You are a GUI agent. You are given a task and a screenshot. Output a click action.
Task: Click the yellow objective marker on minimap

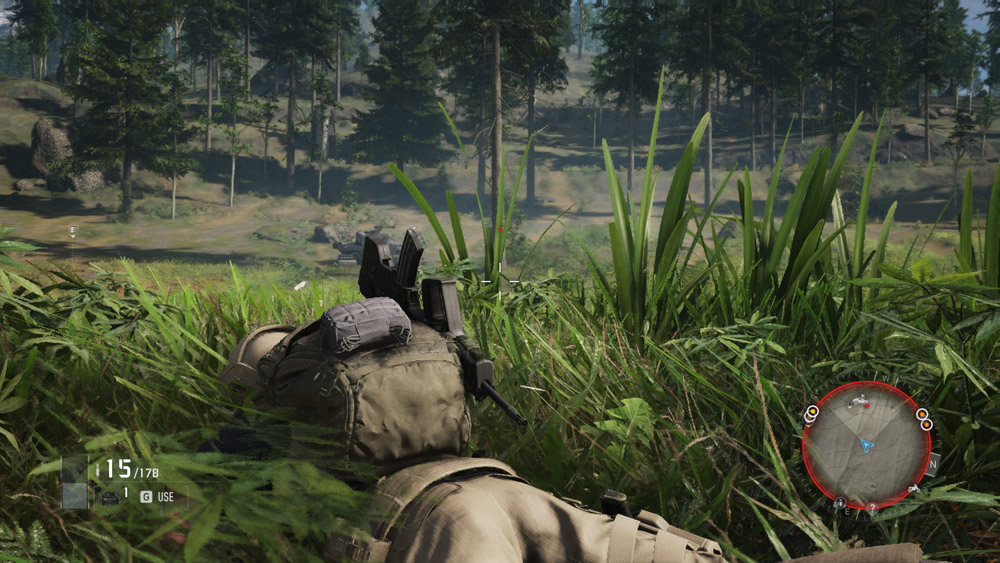pyautogui.click(x=811, y=411)
